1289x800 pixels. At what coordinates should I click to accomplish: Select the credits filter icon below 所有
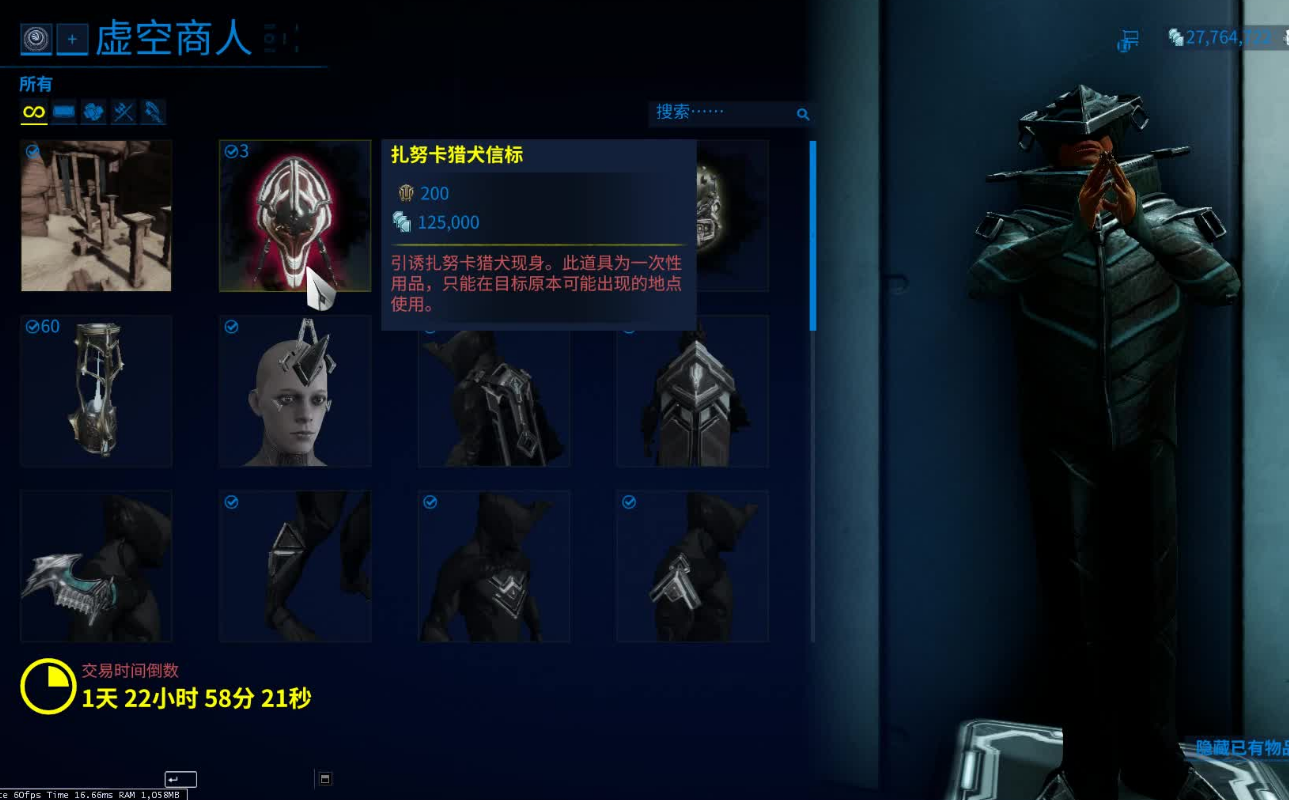(62, 111)
